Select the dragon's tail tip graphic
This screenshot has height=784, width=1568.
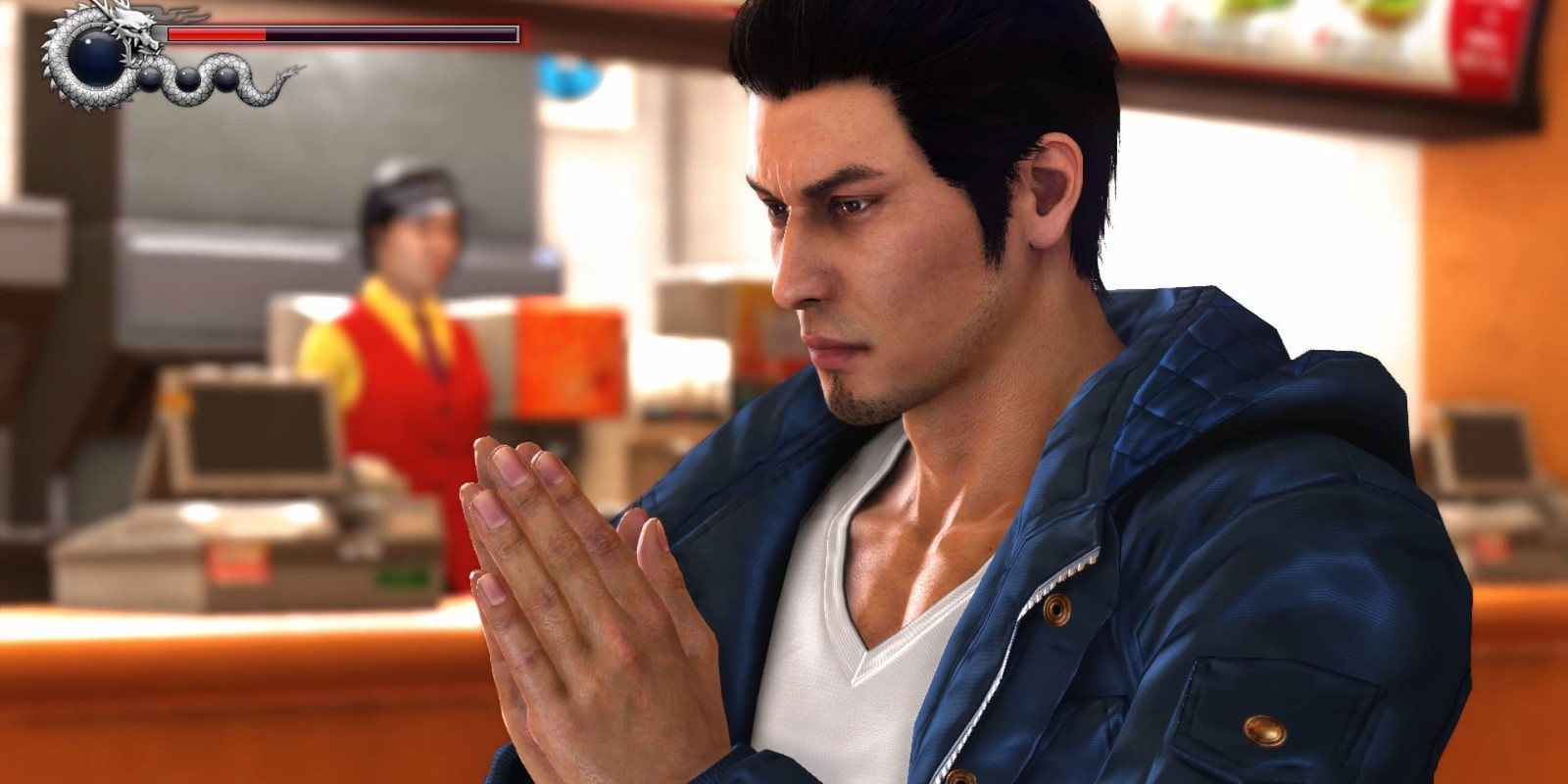[293, 67]
